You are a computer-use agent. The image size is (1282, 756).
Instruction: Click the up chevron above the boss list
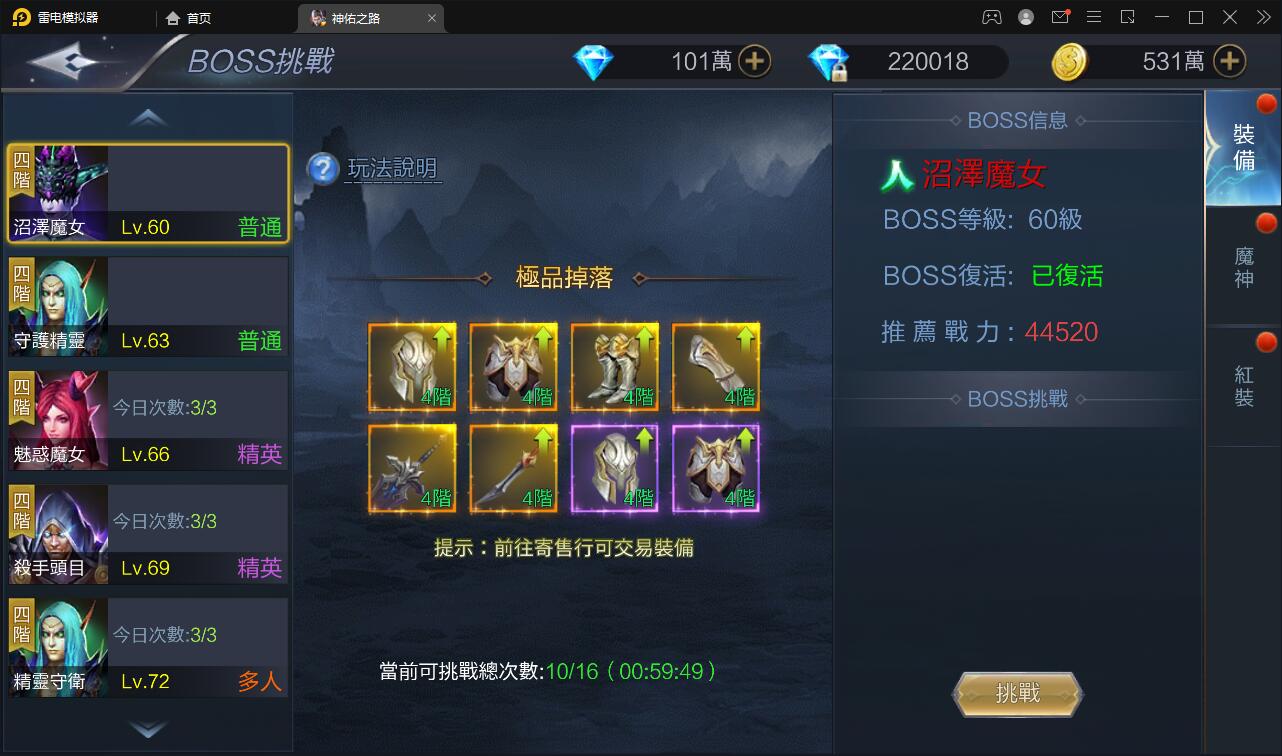point(147,116)
